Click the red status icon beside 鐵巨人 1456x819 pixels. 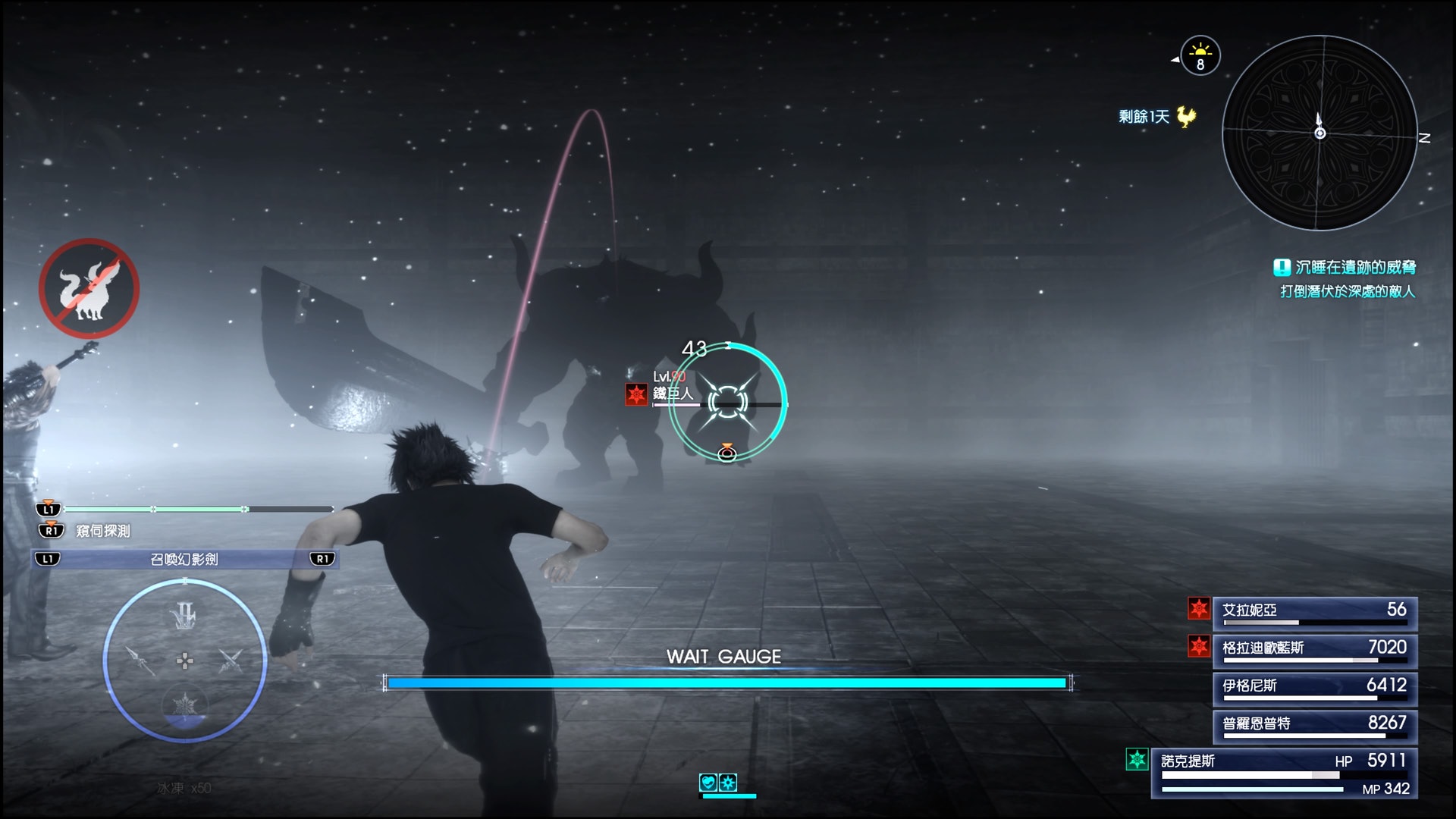(635, 394)
